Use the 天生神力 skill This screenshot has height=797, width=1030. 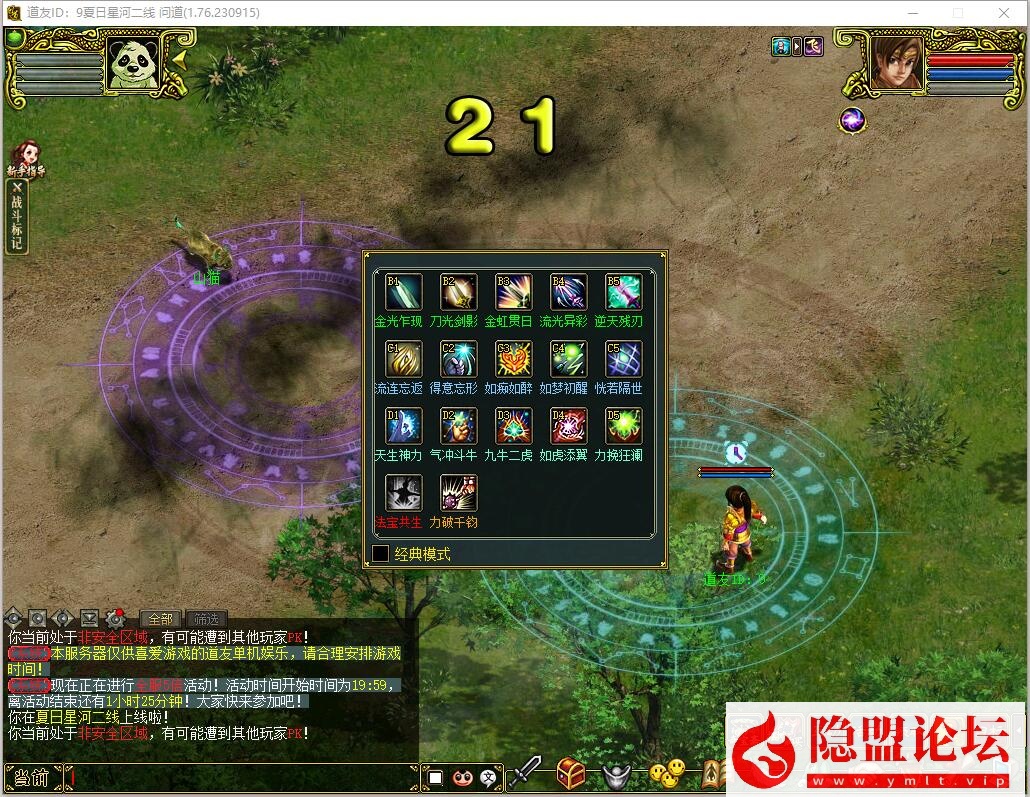(x=404, y=426)
